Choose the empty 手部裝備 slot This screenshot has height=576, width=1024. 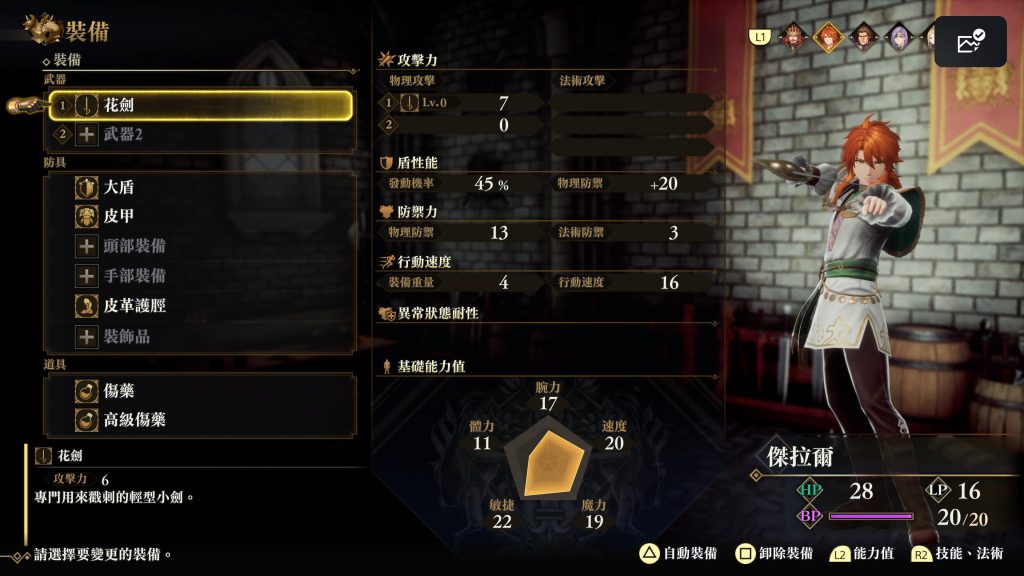coord(200,276)
